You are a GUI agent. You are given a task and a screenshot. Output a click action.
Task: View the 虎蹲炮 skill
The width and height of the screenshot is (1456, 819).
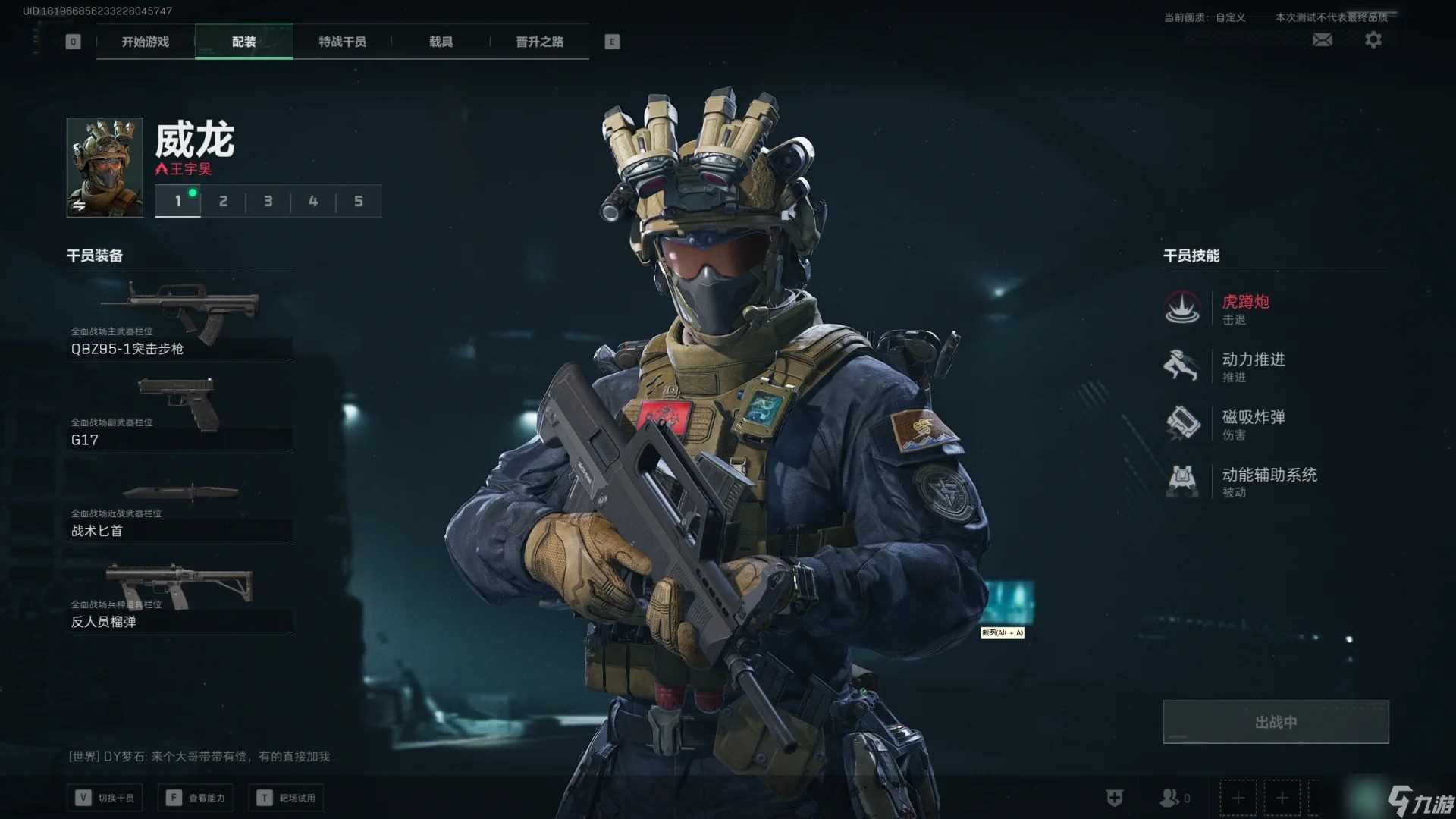tap(1245, 309)
